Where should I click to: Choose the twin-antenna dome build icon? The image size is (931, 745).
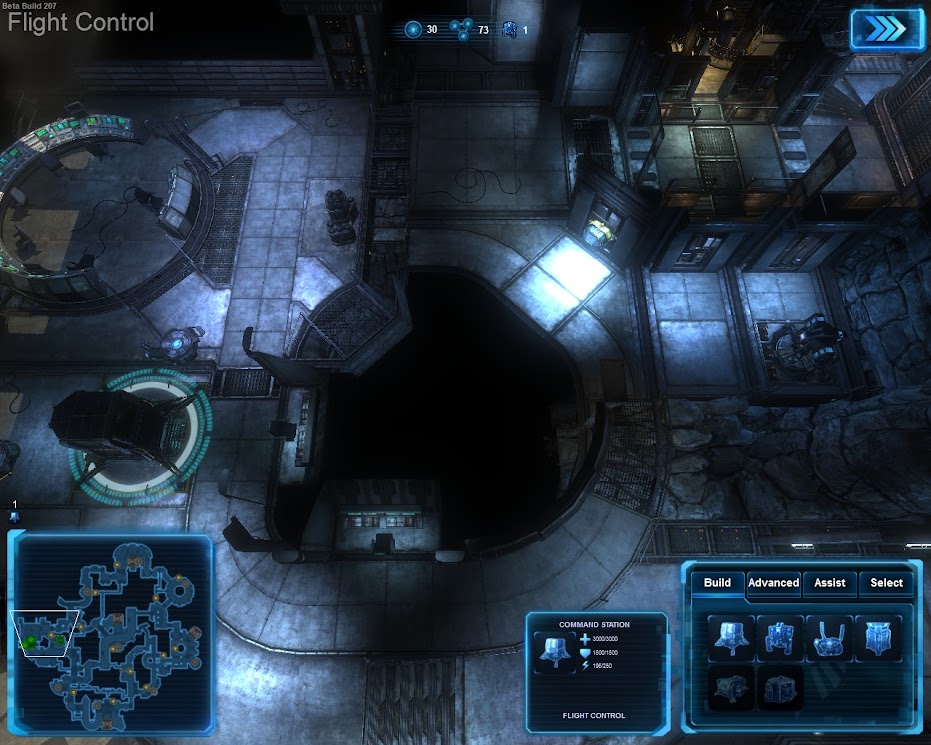[x=829, y=639]
